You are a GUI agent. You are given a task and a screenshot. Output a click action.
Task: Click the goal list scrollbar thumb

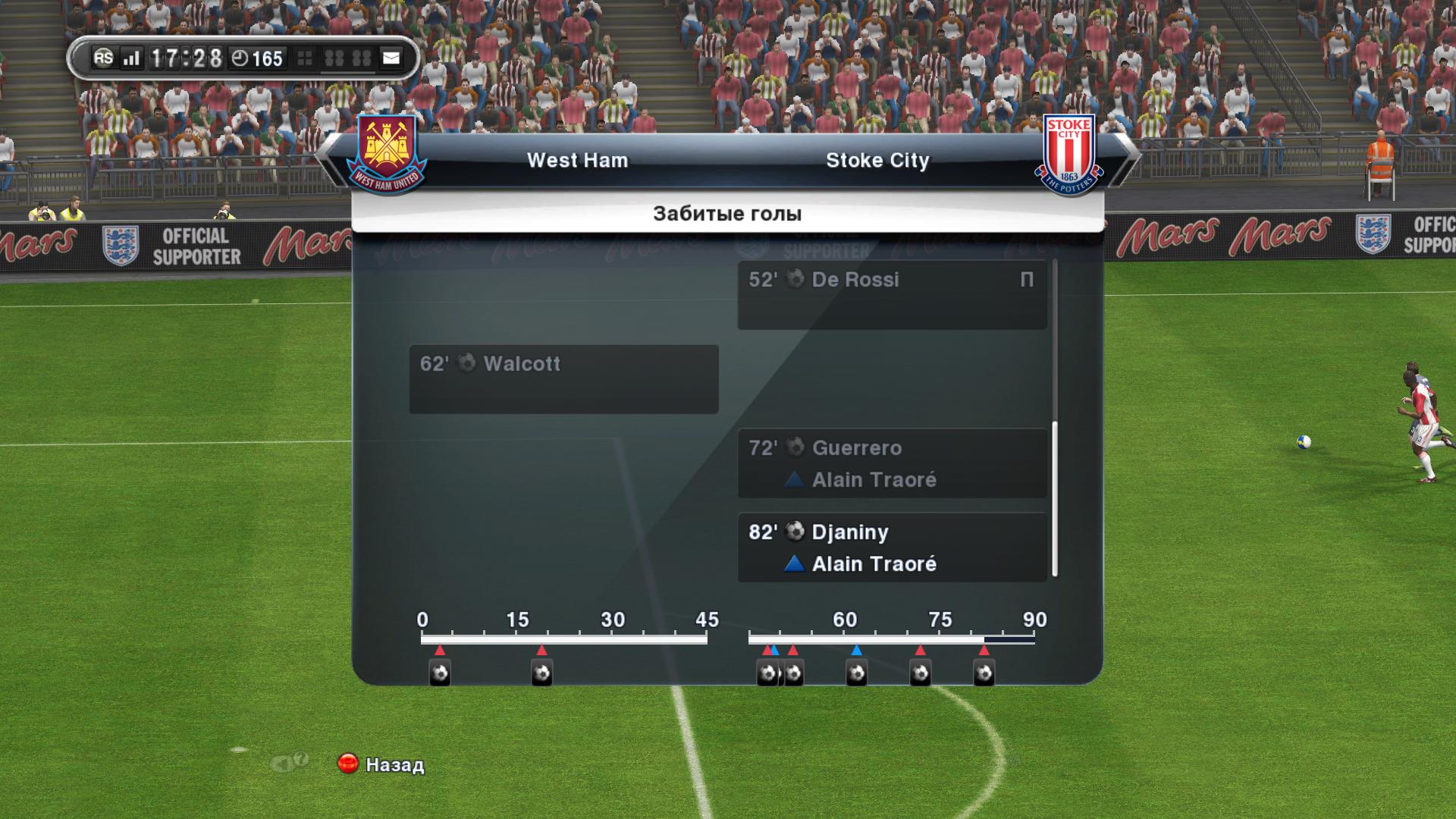tap(1054, 499)
